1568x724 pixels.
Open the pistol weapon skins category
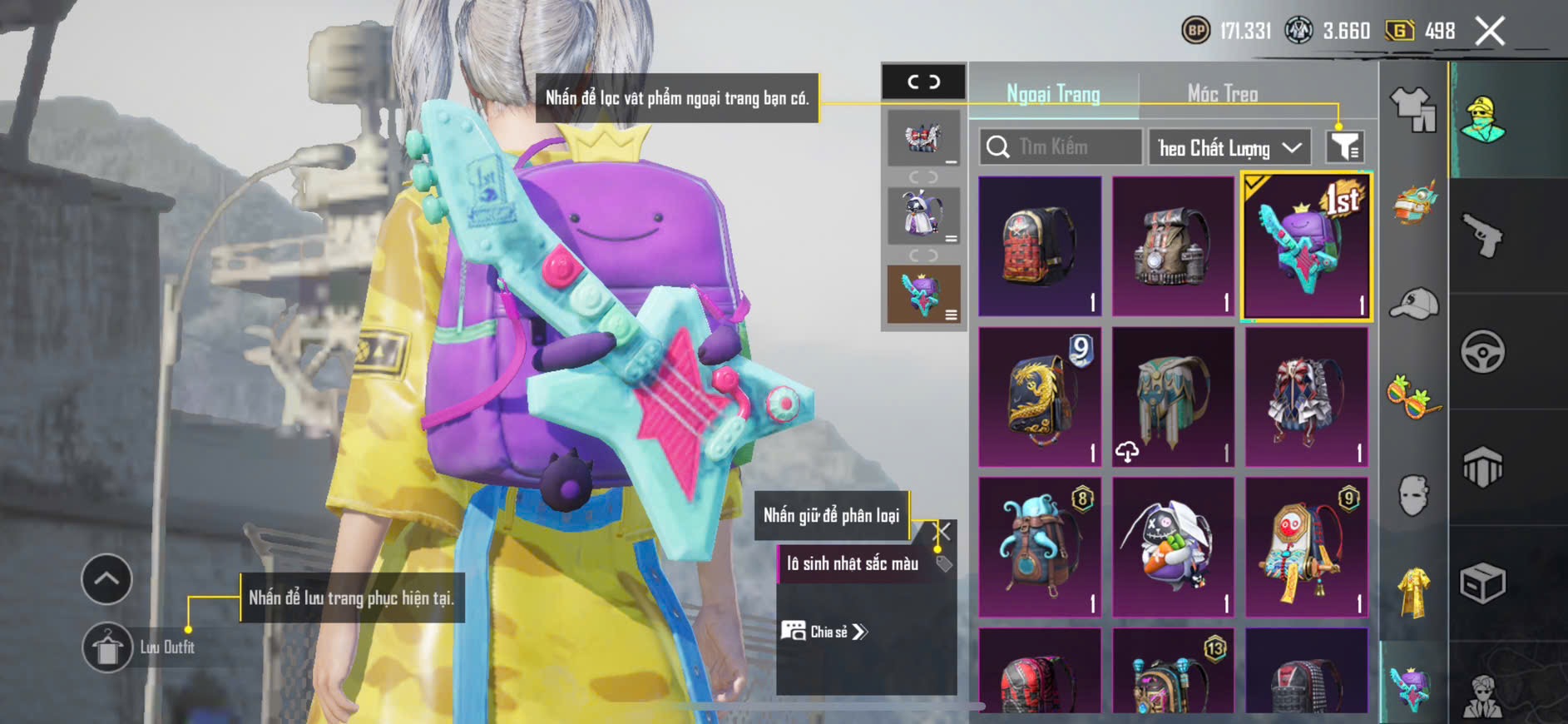(1482, 236)
